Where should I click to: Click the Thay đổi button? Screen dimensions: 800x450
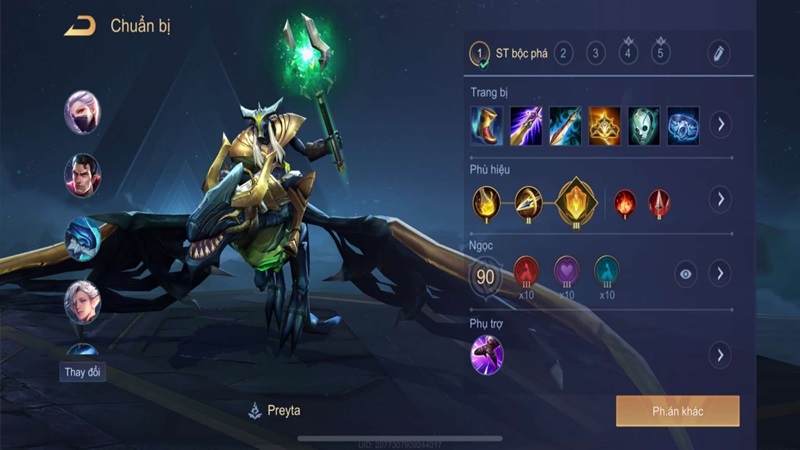click(x=82, y=372)
